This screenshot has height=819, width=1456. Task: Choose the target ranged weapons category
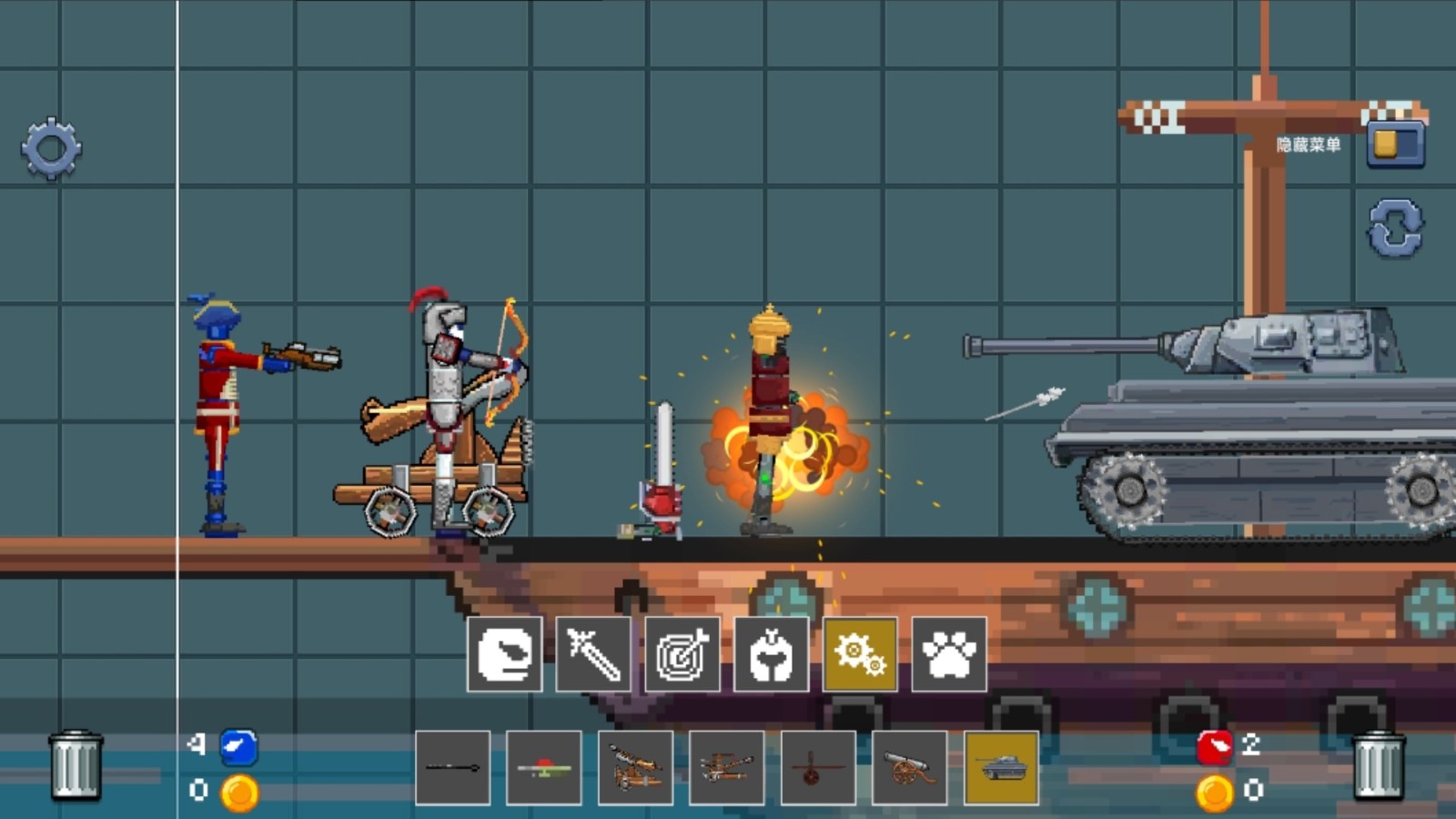[682, 654]
